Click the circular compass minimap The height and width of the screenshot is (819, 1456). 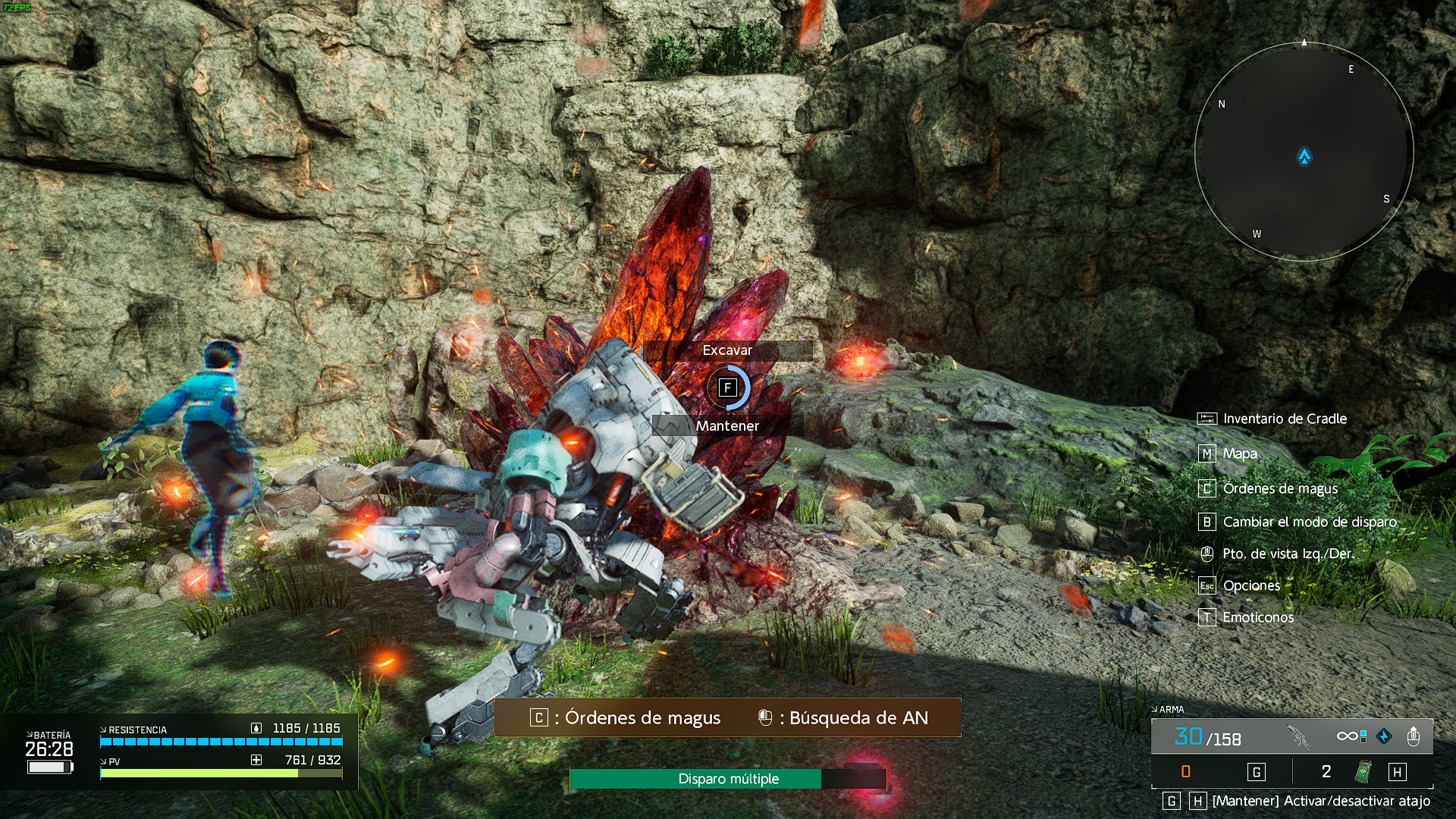1304,152
